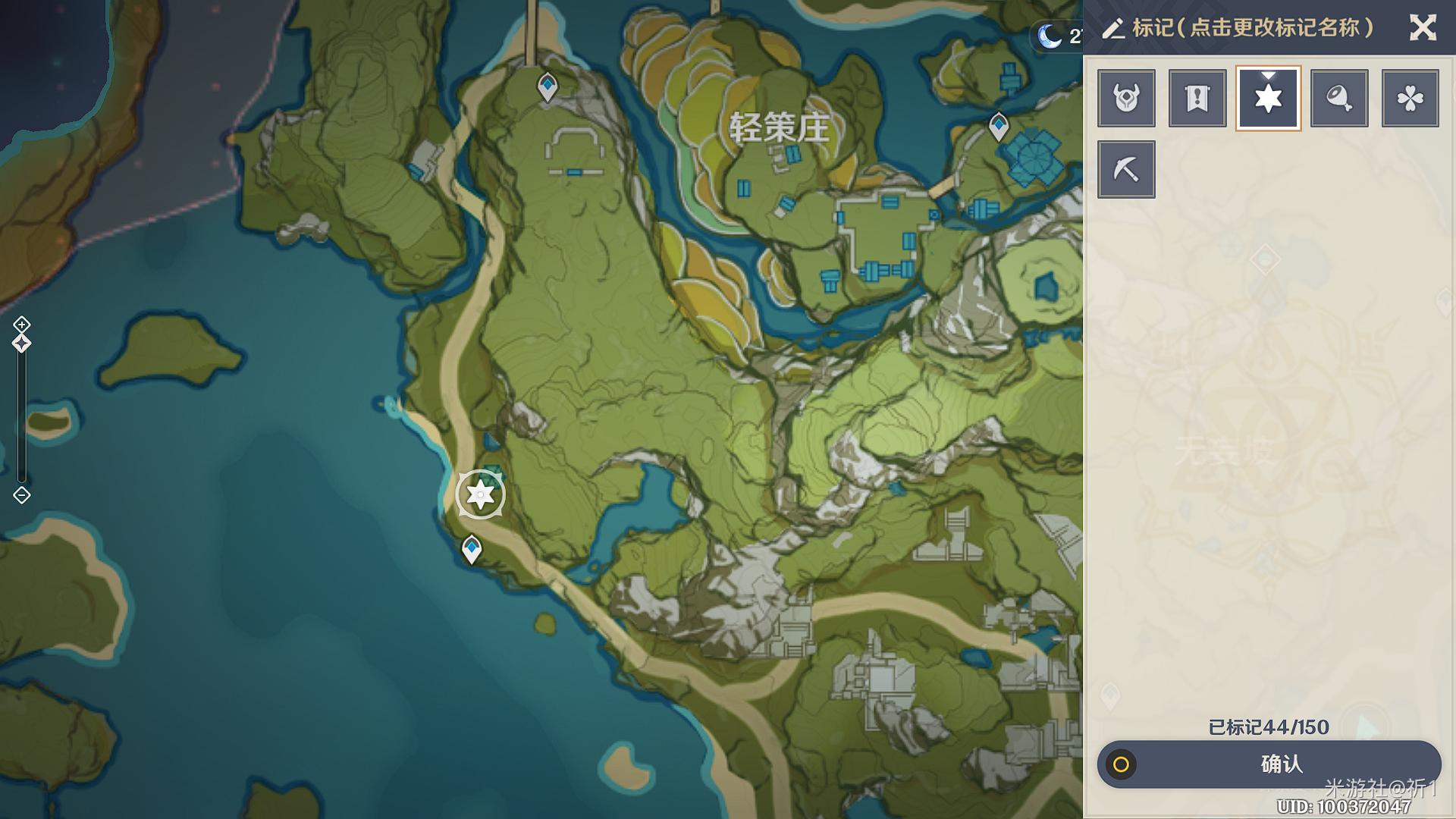Close the map marker panel
This screenshot has width=1456, height=819.
pyautogui.click(x=1423, y=28)
